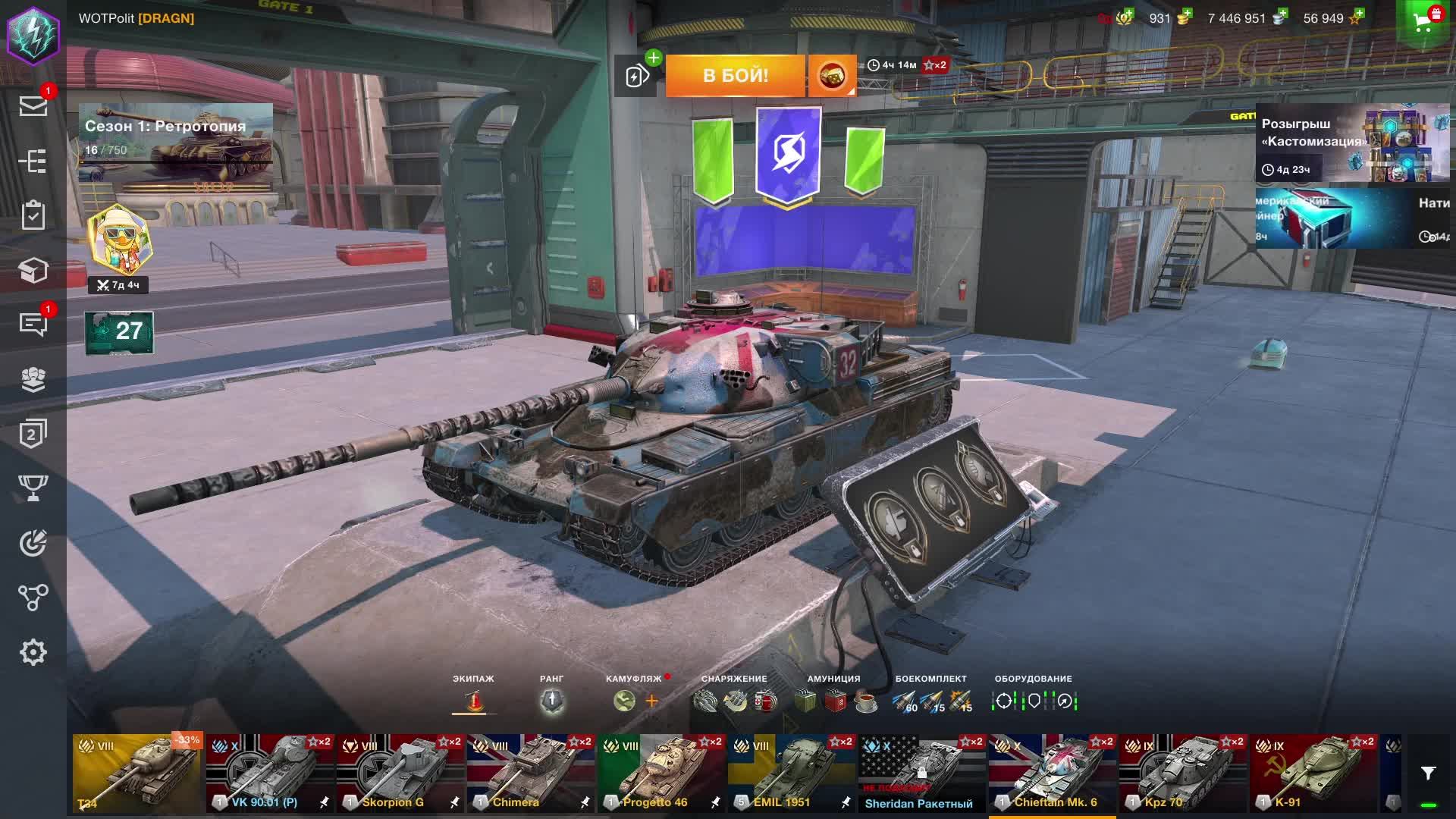The width and height of the screenshot is (1456, 819).
Task: Open the platoon squad menu
Action: tap(33, 378)
